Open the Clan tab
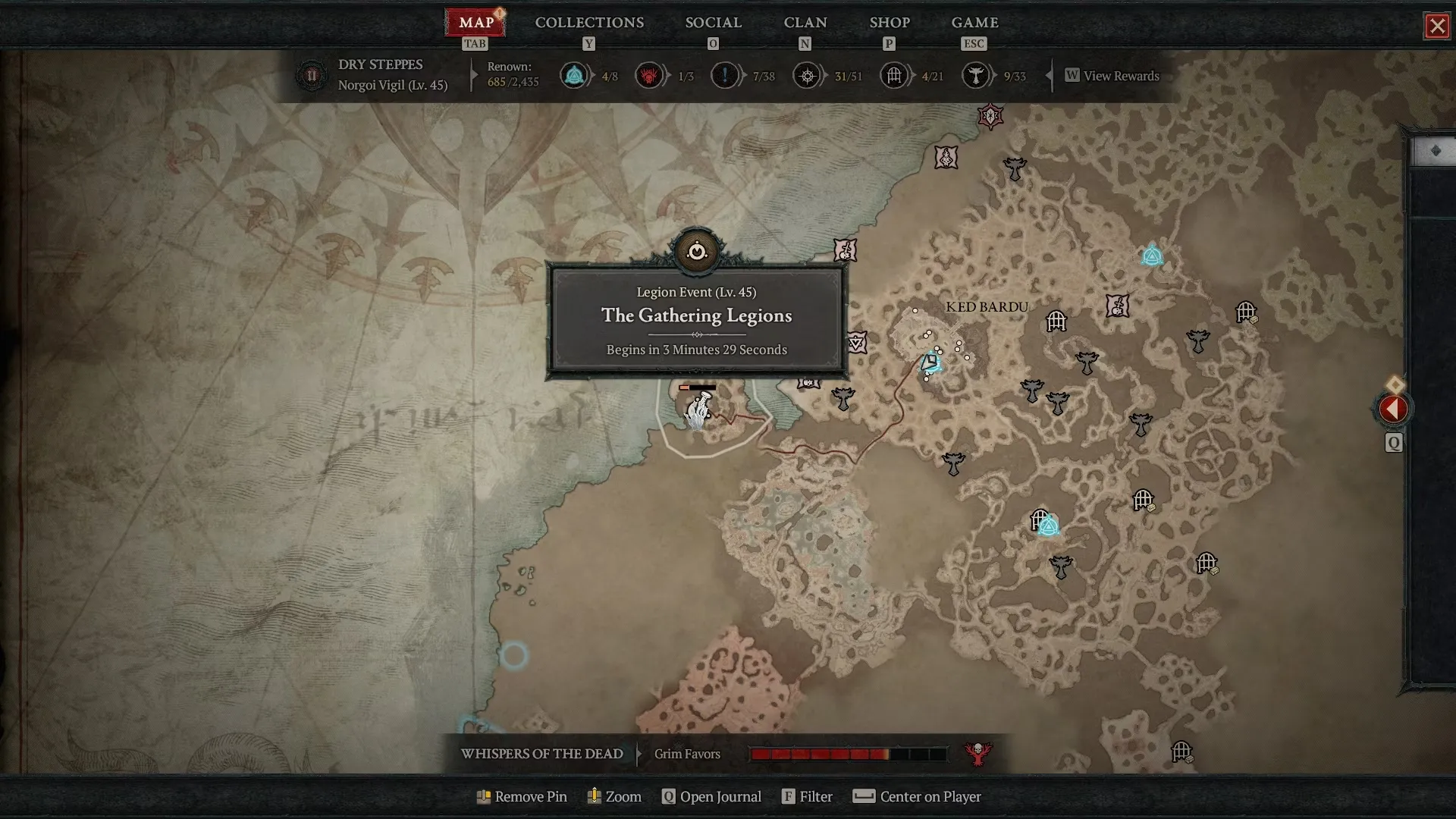Screen dimensions: 1456x819 tap(805, 23)
